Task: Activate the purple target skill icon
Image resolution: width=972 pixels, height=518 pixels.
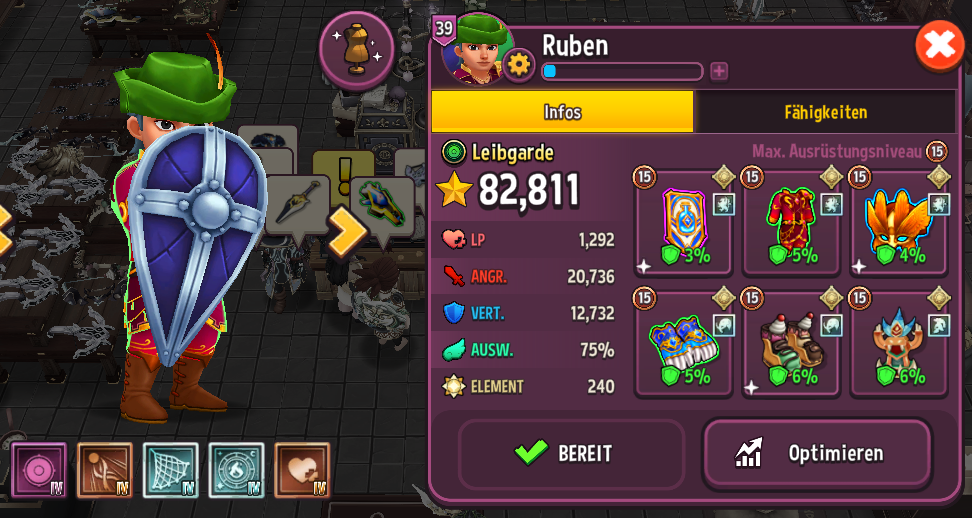Action: pyautogui.click(x=40, y=470)
